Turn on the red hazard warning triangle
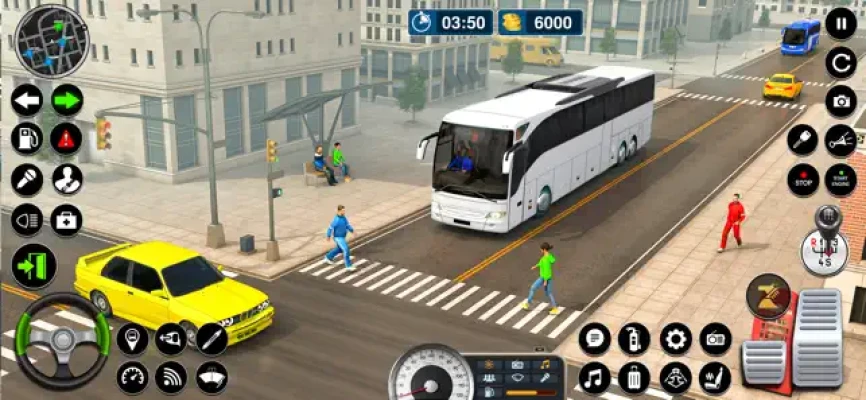Image resolution: width=866 pixels, height=400 pixels. pyautogui.click(x=67, y=138)
